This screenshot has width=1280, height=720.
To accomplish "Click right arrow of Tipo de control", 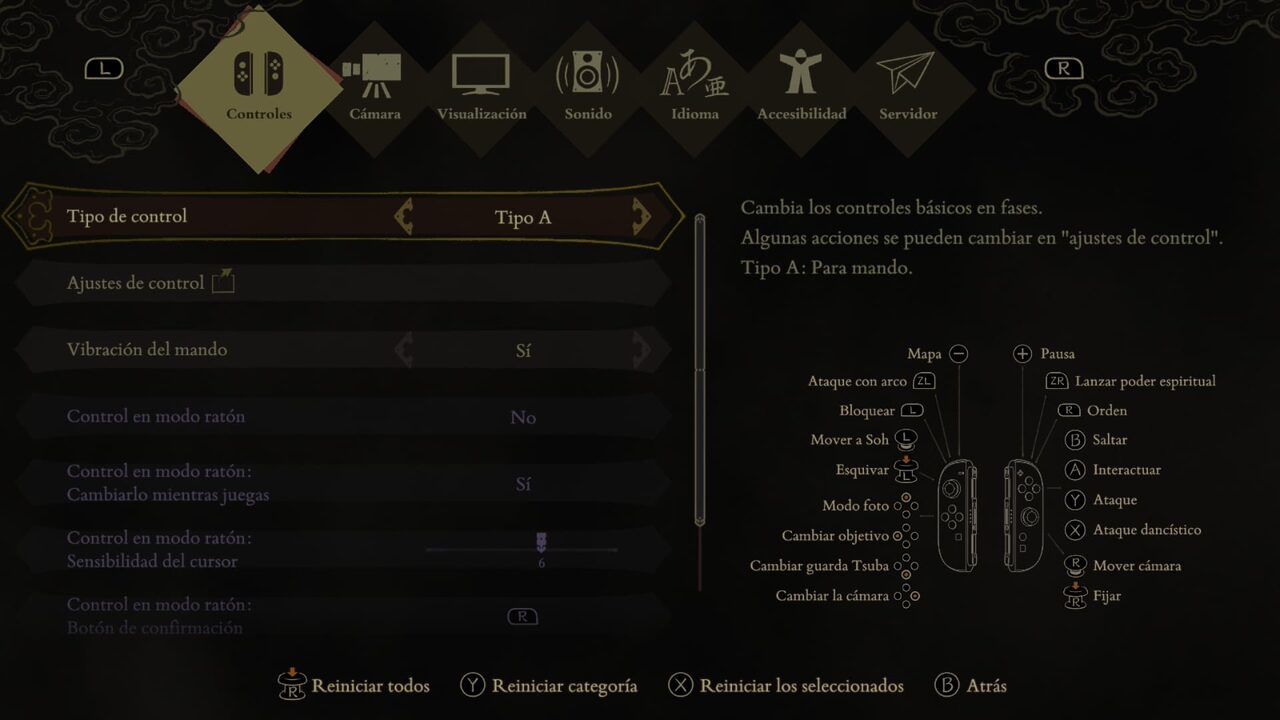I will coord(641,216).
